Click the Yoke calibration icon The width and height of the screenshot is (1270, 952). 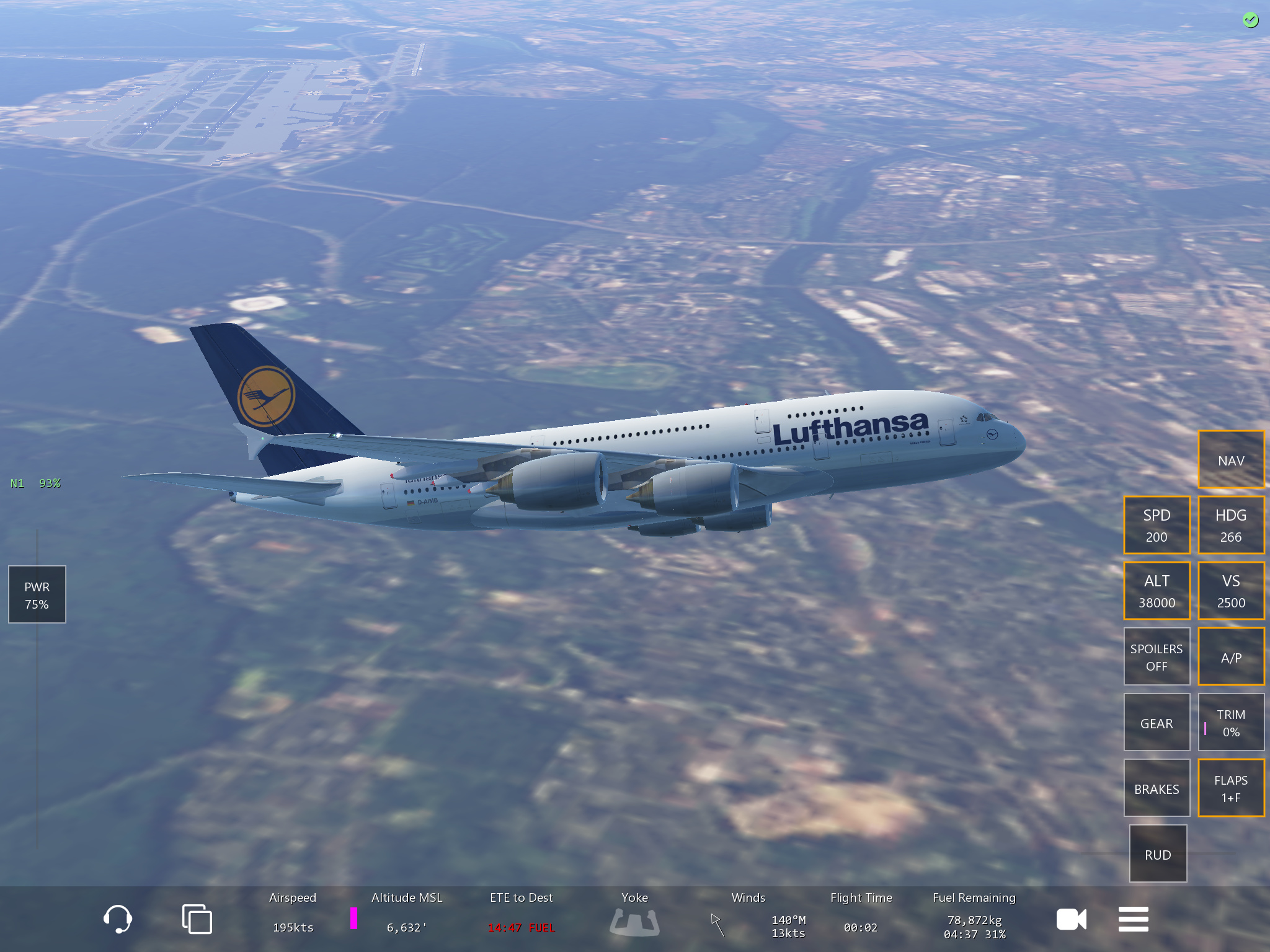click(x=634, y=921)
